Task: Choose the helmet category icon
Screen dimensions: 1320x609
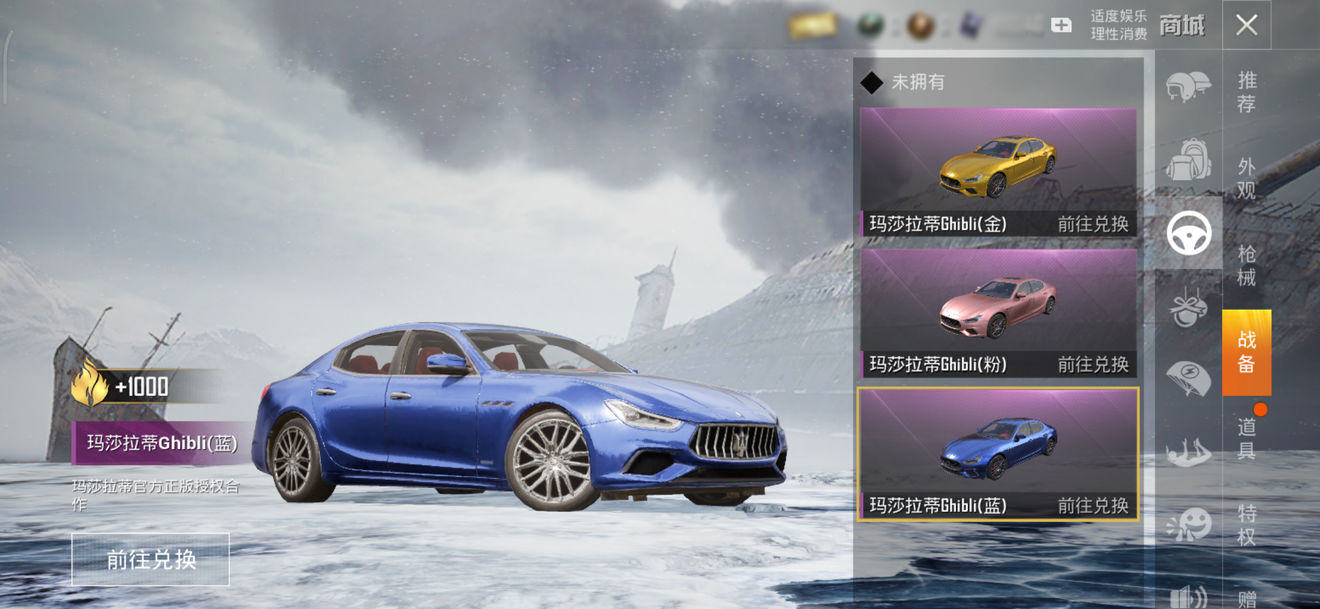Action: pos(1188,87)
